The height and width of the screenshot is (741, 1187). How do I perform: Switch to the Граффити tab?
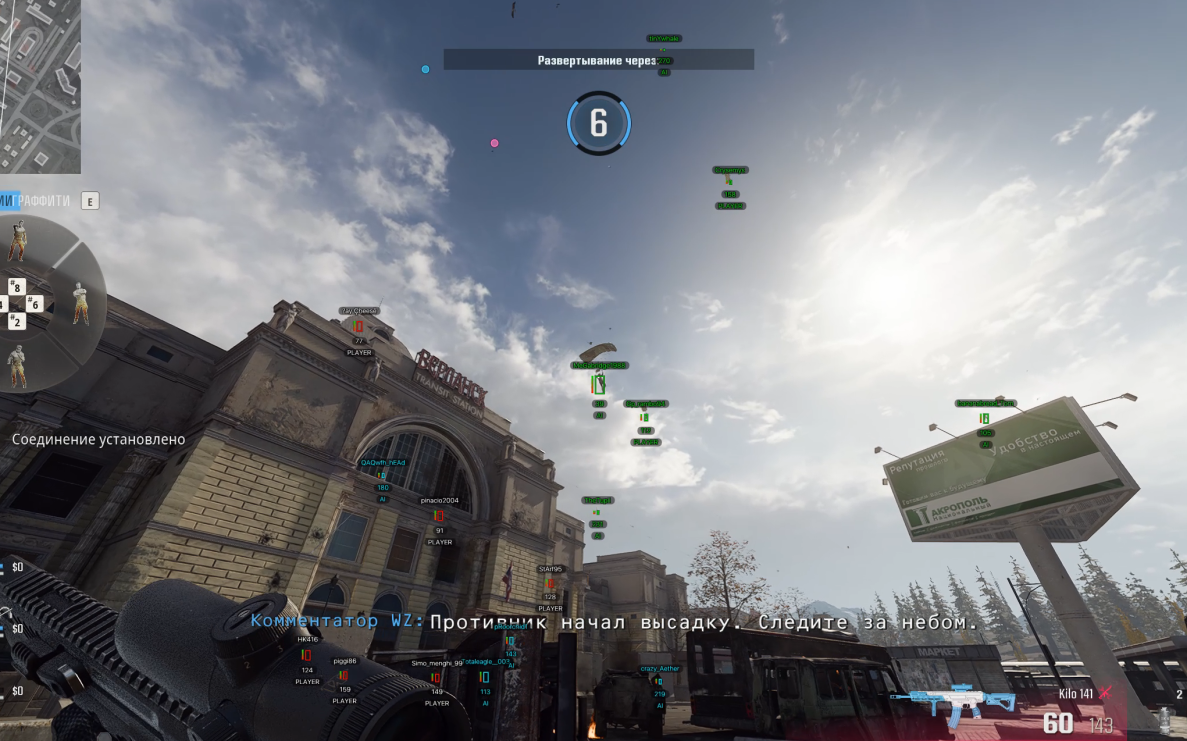point(46,201)
